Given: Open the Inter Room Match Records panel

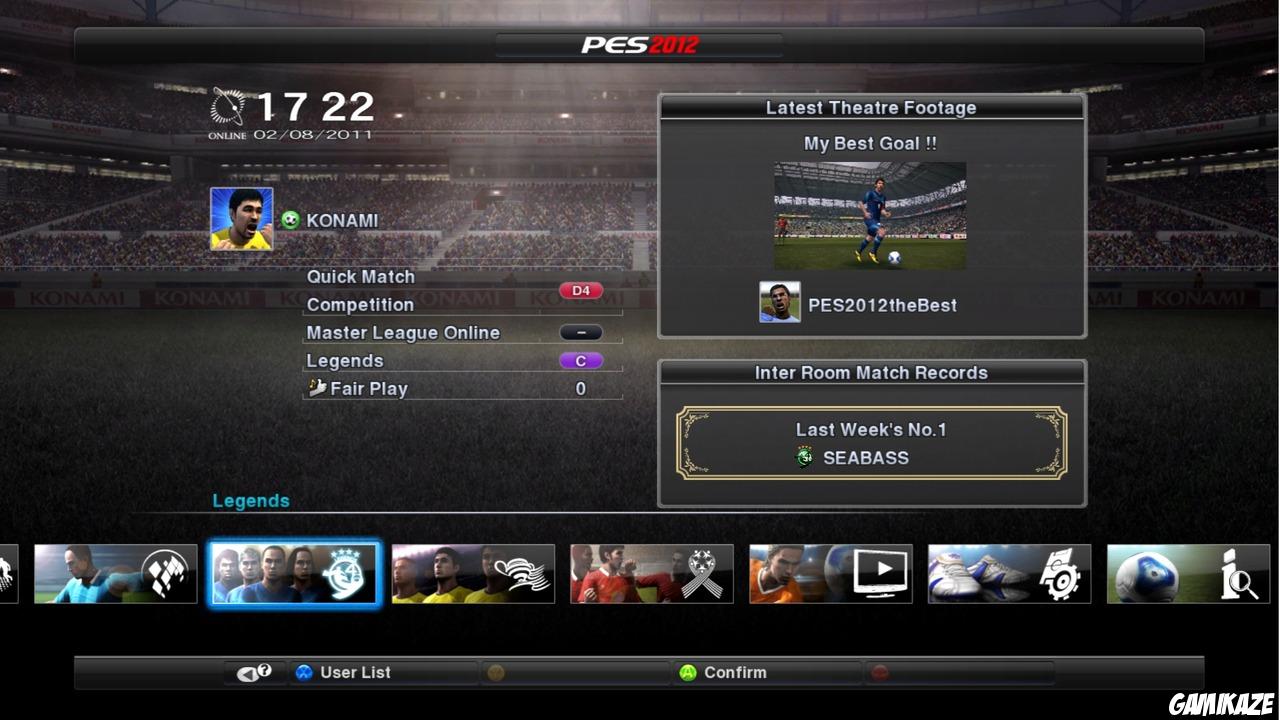Looking at the screenshot, I should (871, 372).
